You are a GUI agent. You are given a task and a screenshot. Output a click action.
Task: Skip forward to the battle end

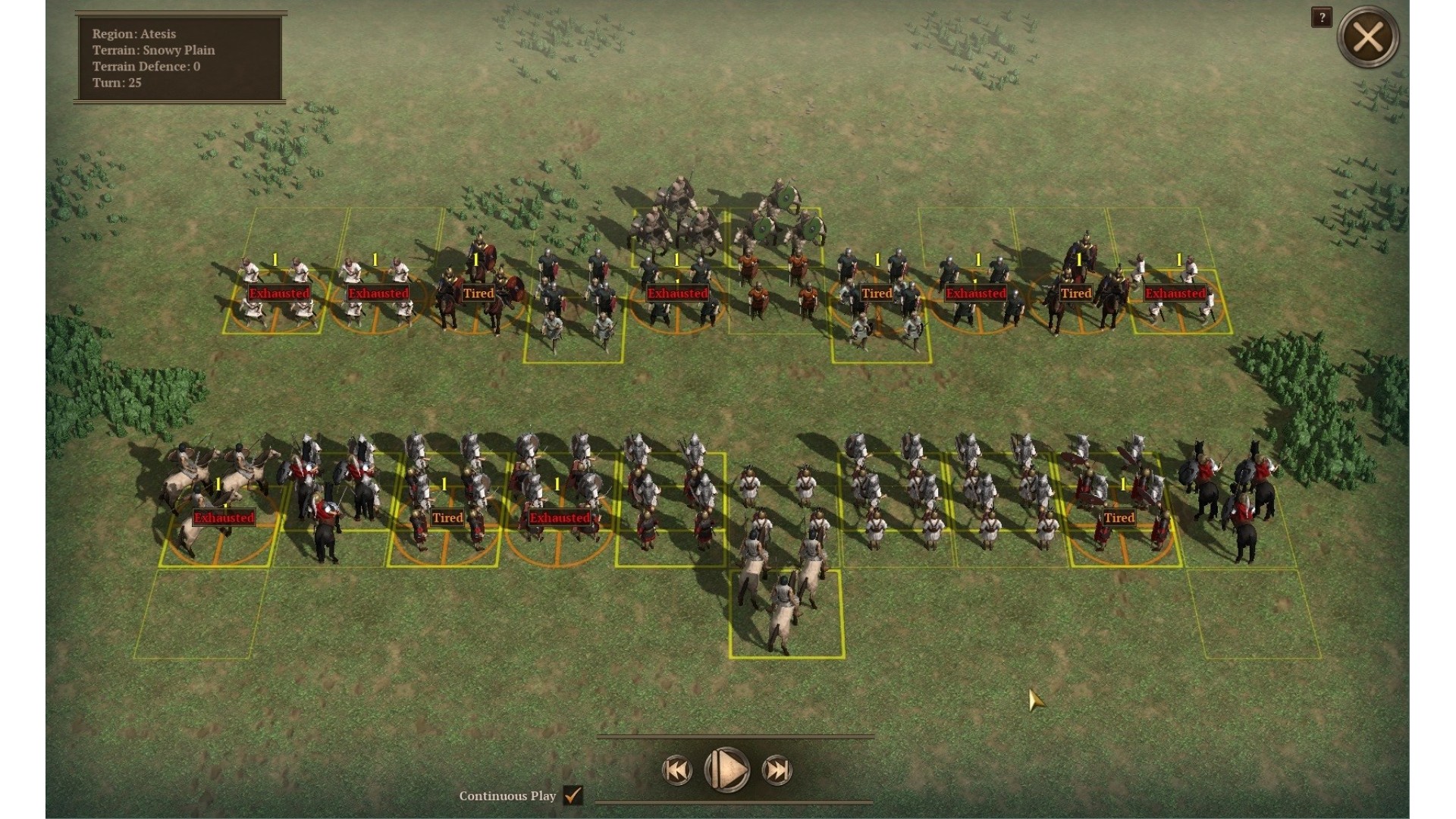pos(777,770)
